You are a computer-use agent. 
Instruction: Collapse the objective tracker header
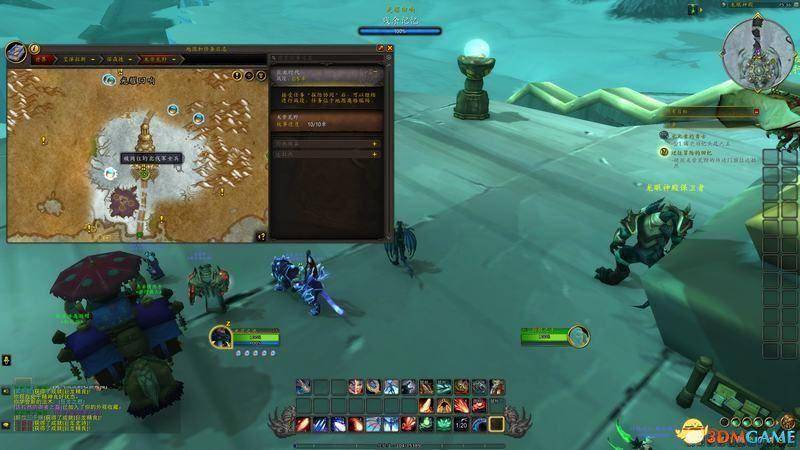(x=754, y=112)
